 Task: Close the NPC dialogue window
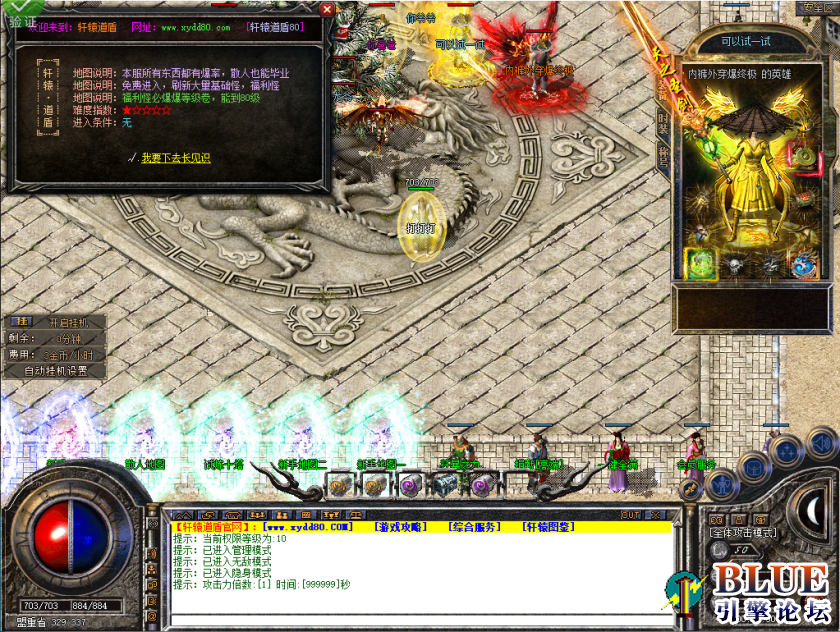point(326,9)
